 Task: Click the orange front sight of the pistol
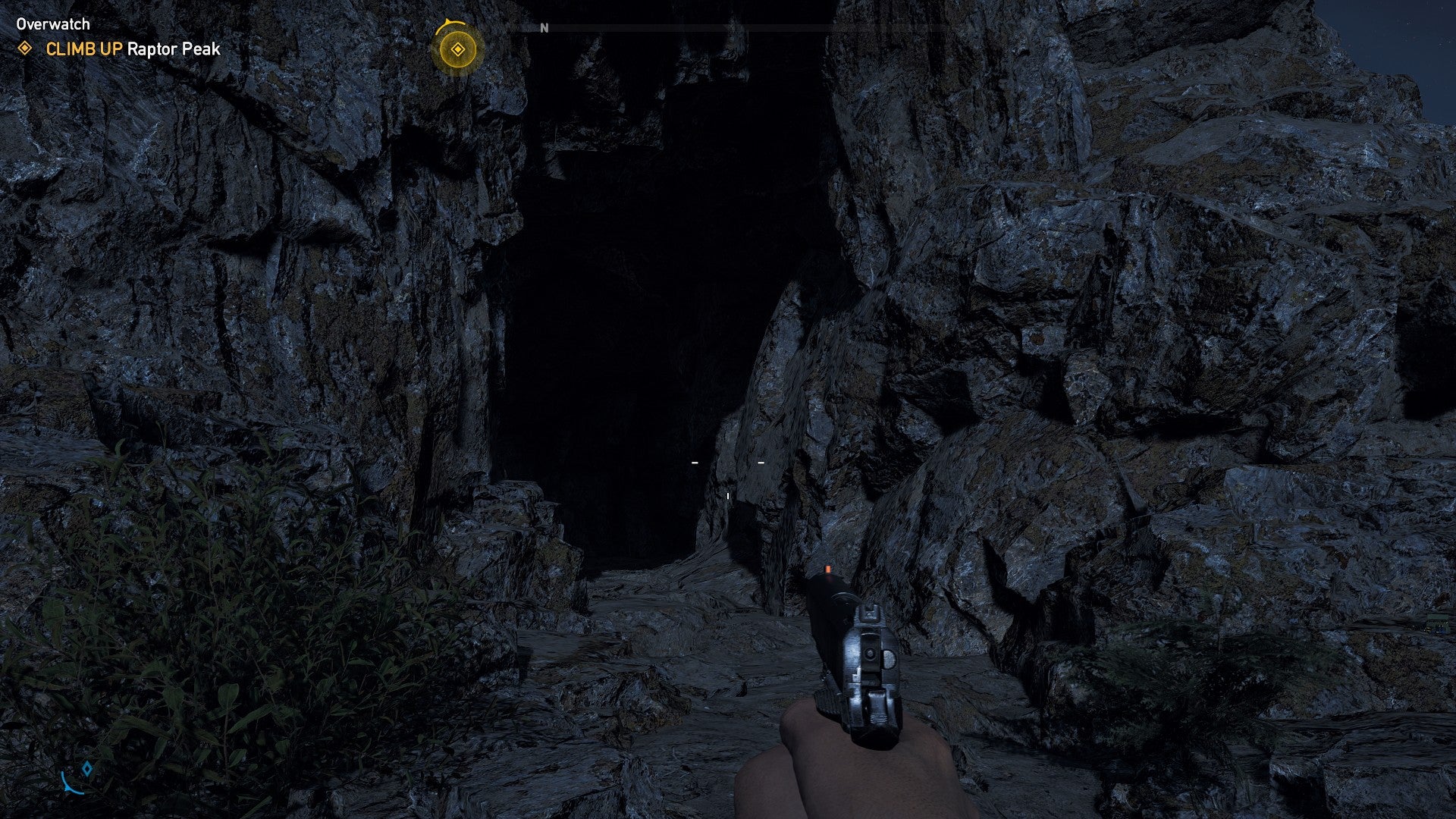click(x=827, y=567)
